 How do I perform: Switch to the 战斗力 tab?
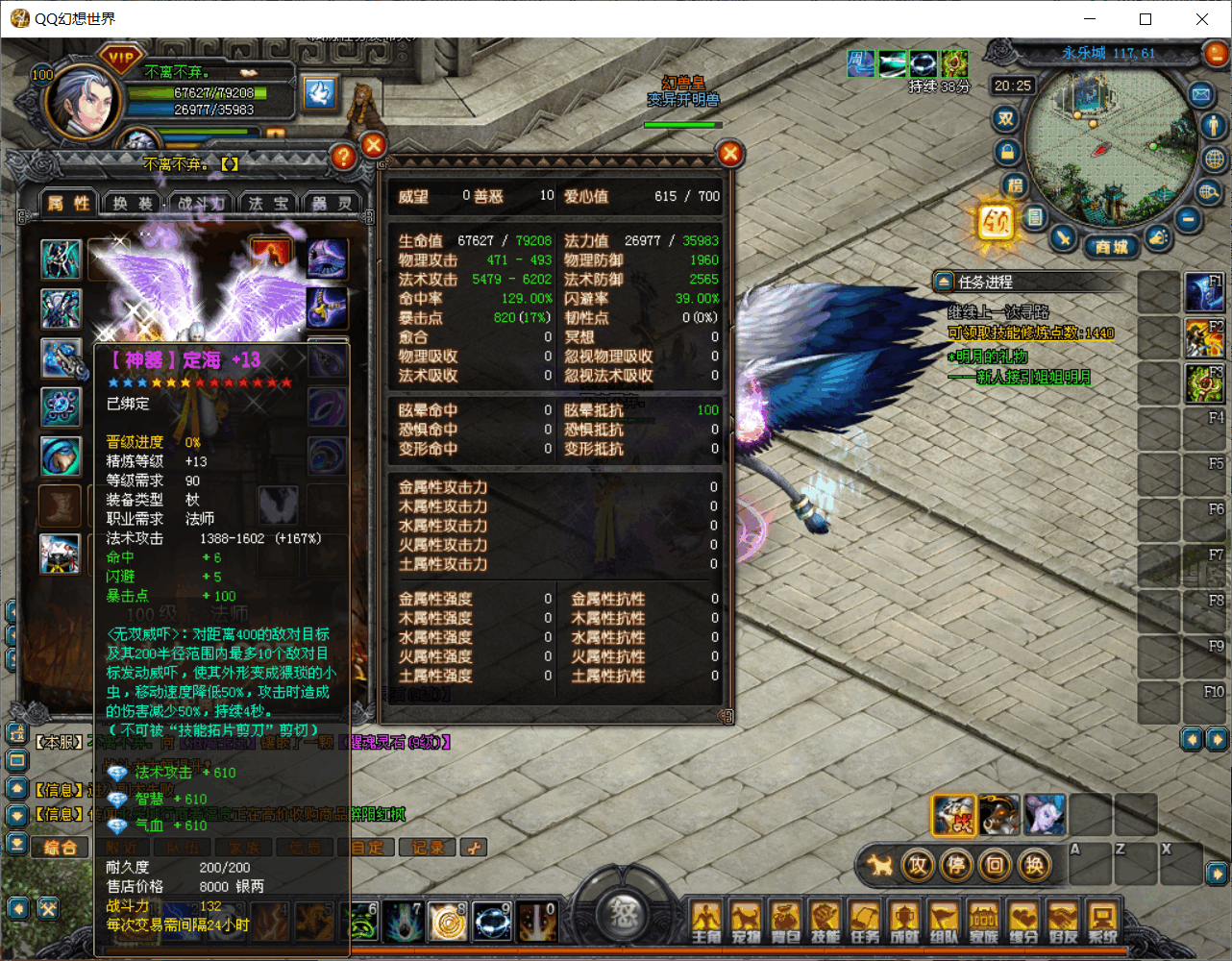(x=201, y=203)
